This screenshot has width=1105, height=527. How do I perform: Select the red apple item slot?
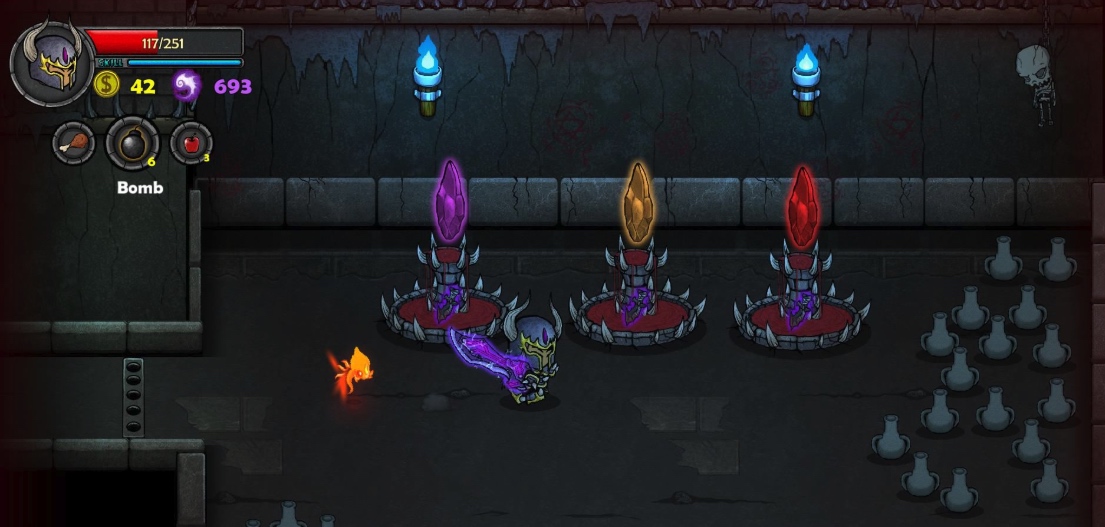[x=191, y=143]
